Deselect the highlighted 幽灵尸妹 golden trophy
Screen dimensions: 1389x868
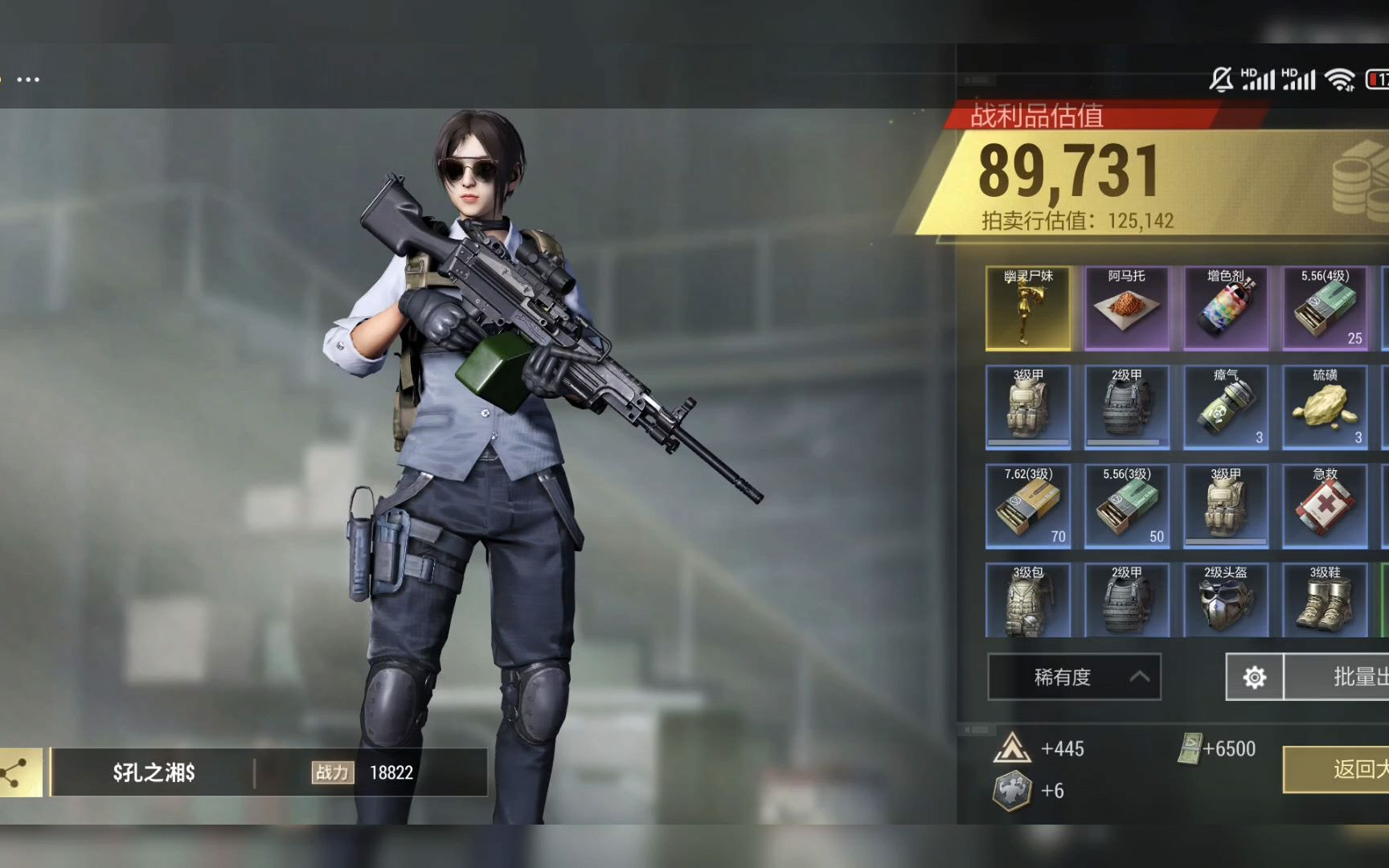click(x=1029, y=308)
